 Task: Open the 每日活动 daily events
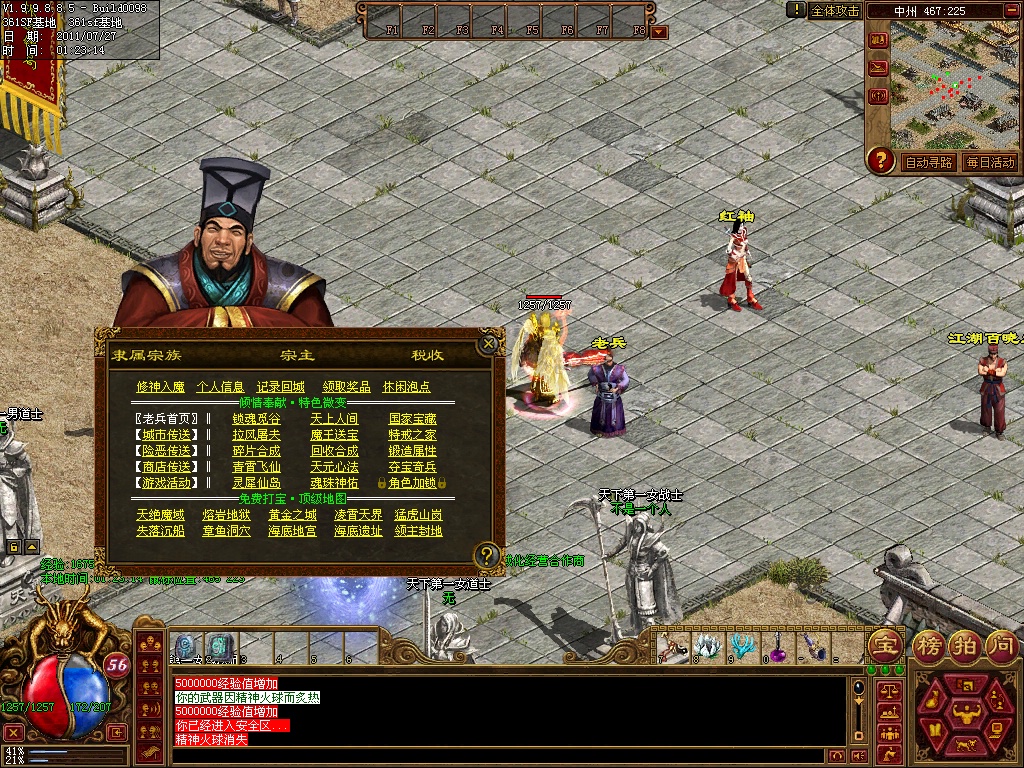click(989, 162)
